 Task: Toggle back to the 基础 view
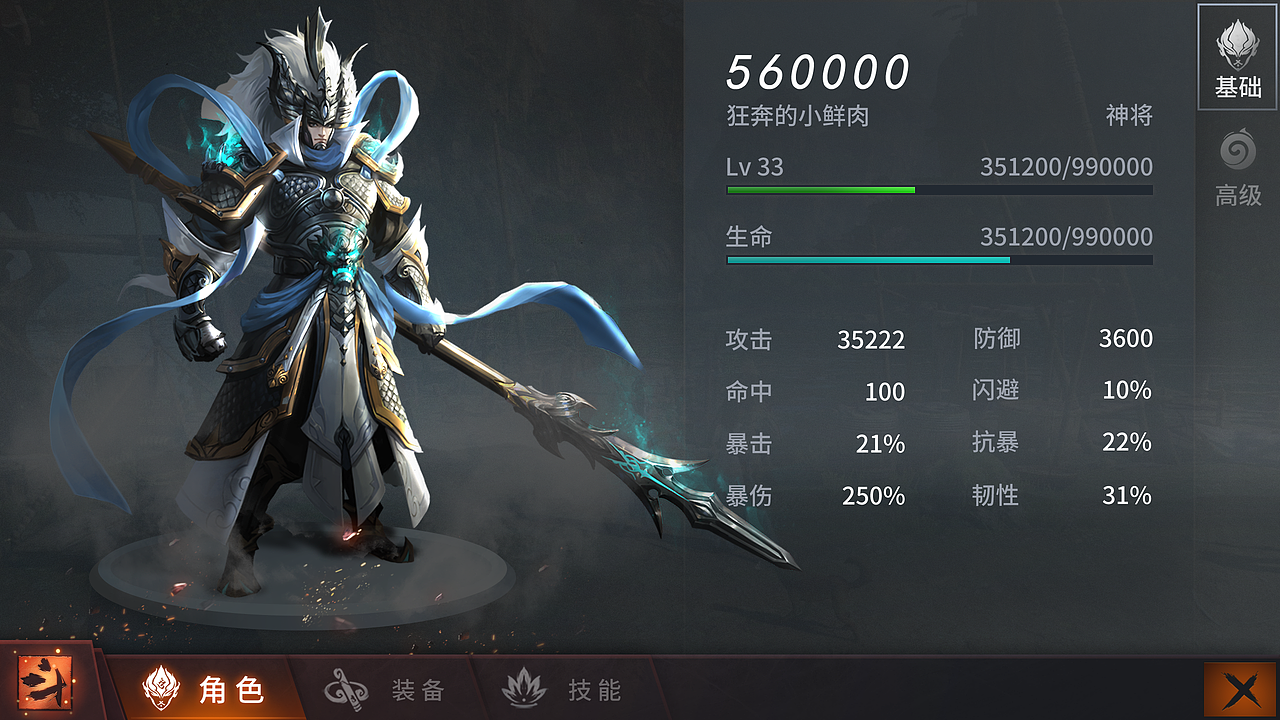click(x=1238, y=60)
